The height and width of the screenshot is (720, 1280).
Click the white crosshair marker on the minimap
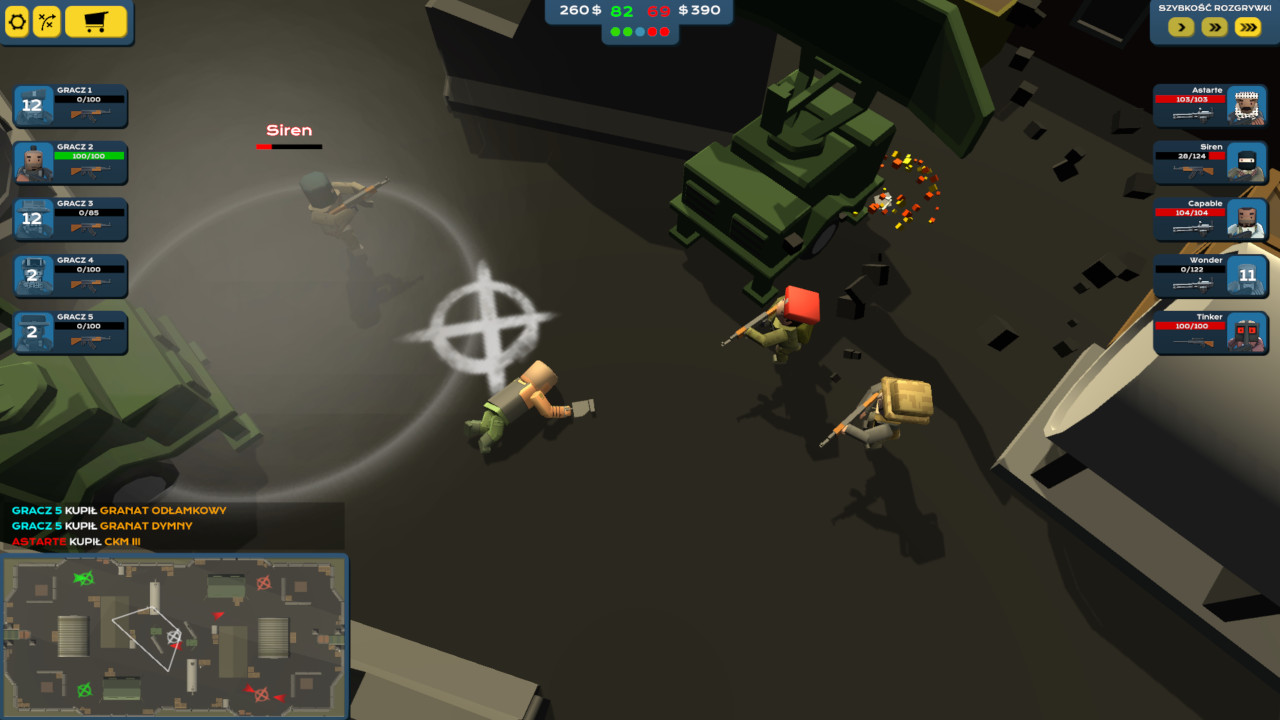173,636
